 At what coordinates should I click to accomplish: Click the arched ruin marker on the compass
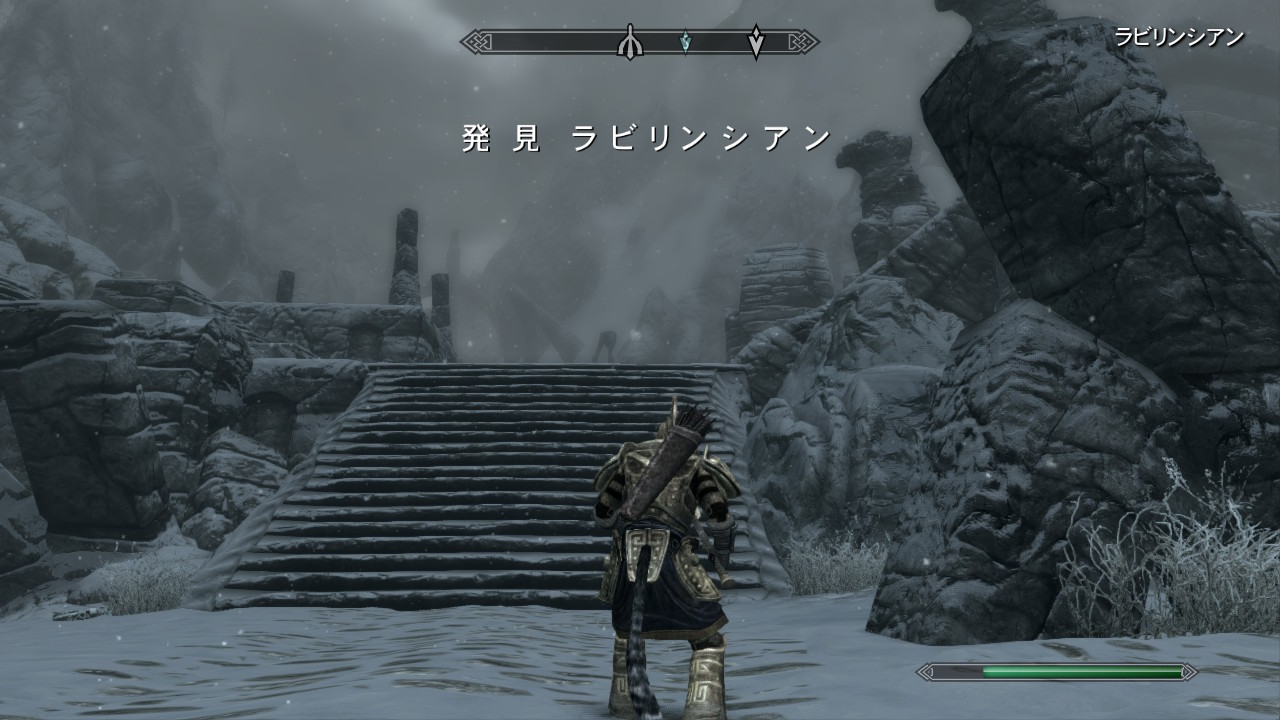tap(629, 42)
